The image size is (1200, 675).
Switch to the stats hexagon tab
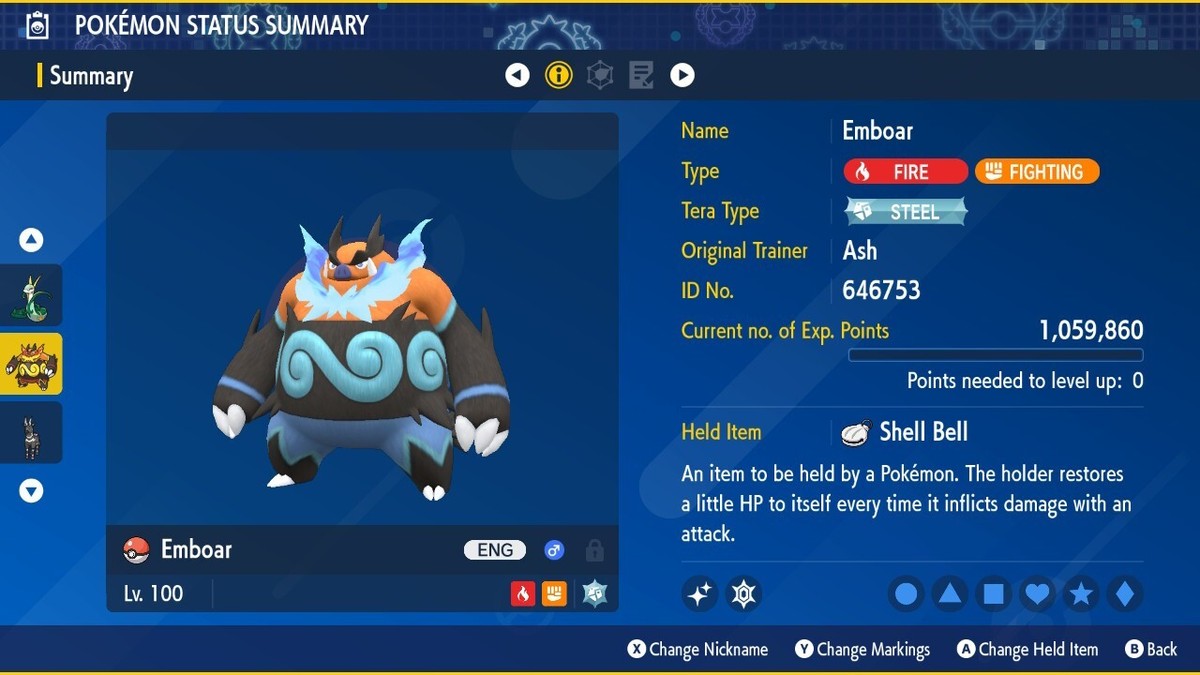click(x=600, y=75)
